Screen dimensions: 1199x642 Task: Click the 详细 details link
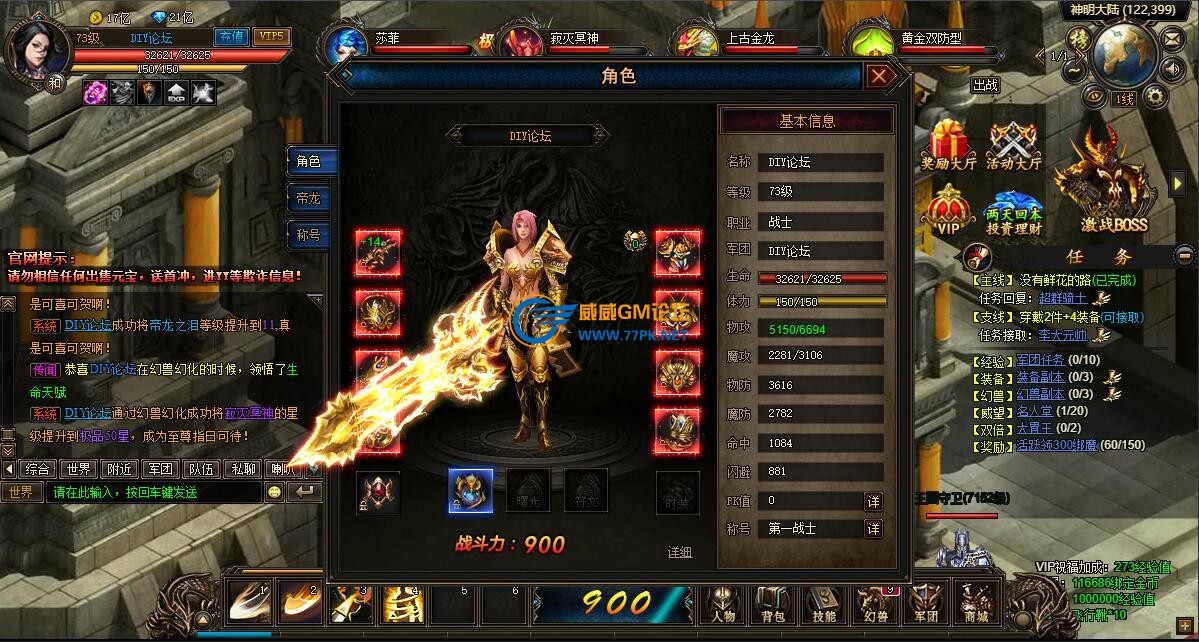[x=680, y=552]
